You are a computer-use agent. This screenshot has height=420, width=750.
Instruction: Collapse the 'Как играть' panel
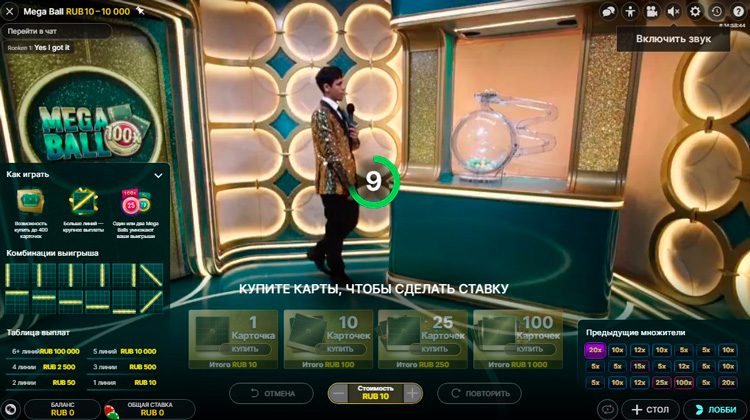(x=158, y=175)
